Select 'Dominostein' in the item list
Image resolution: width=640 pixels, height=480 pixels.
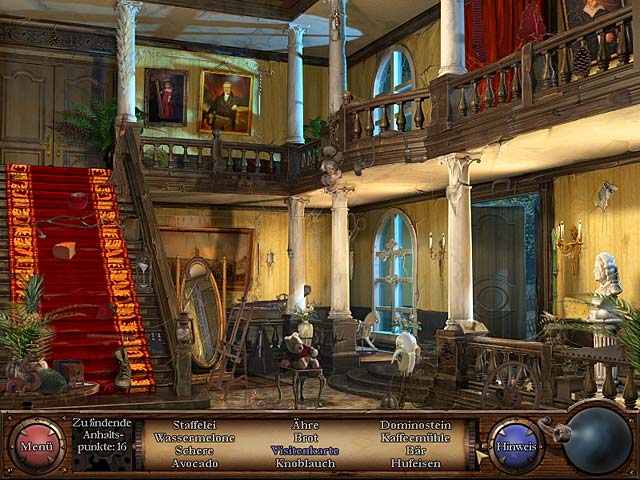click(415, 425)
